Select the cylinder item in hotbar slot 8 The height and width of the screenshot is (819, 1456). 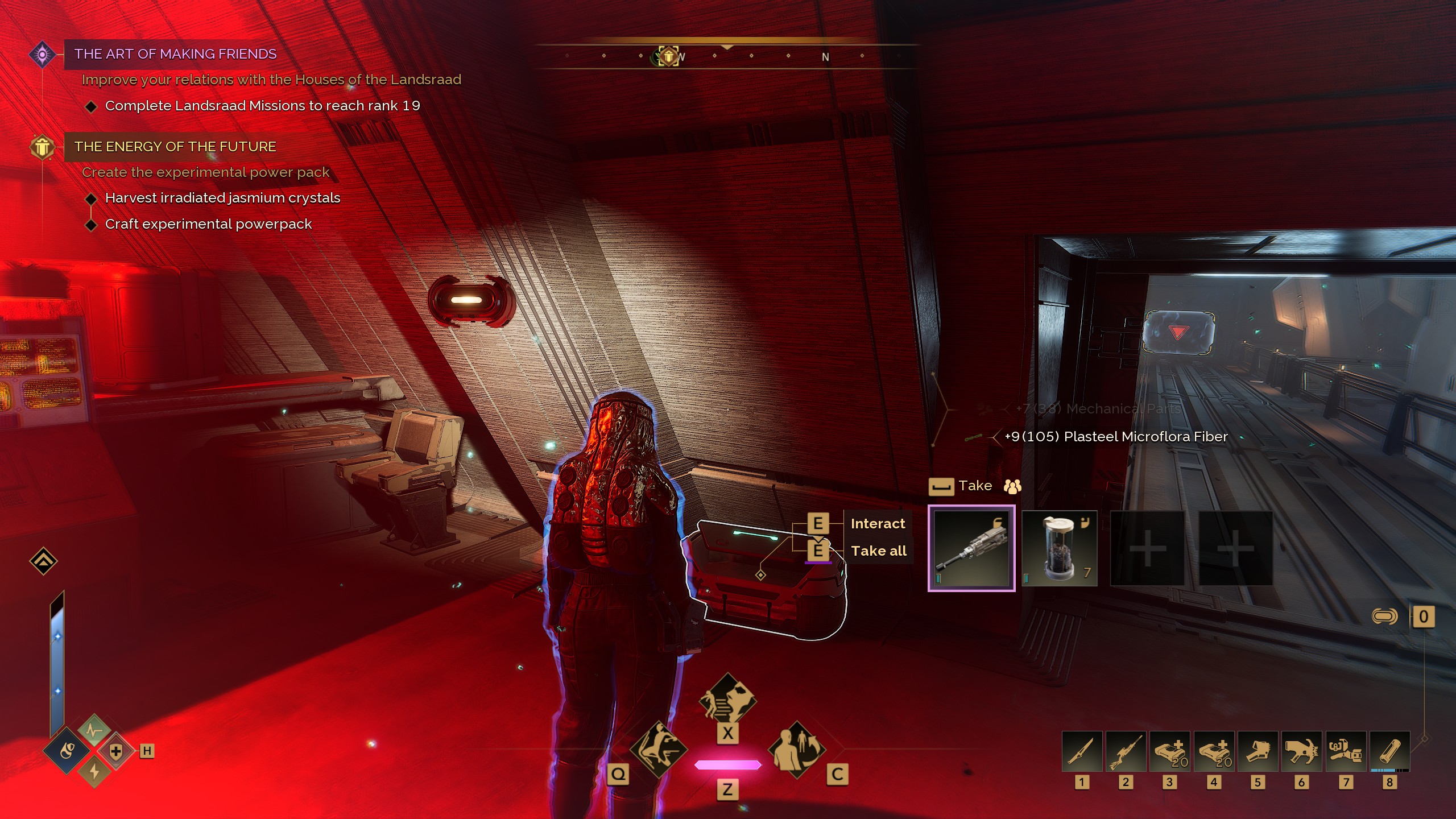[x=1389, y=751]
